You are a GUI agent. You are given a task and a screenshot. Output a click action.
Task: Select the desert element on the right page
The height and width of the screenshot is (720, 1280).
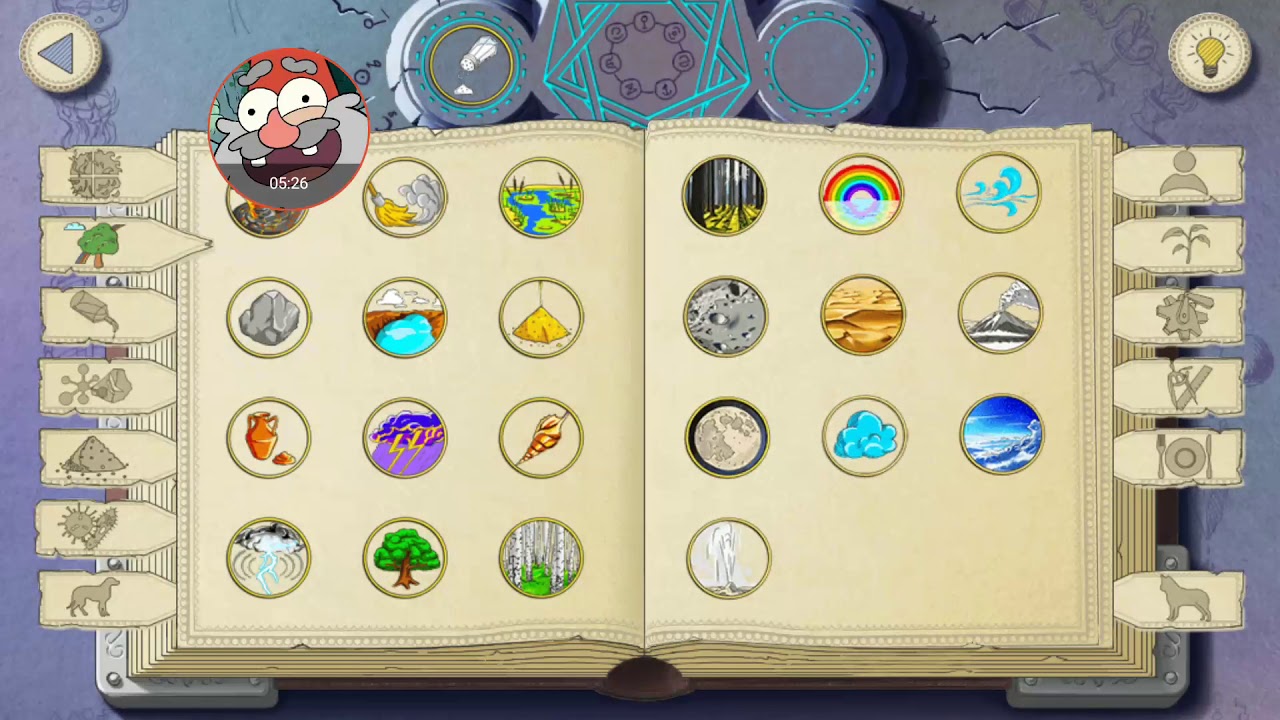coord(863,316)
